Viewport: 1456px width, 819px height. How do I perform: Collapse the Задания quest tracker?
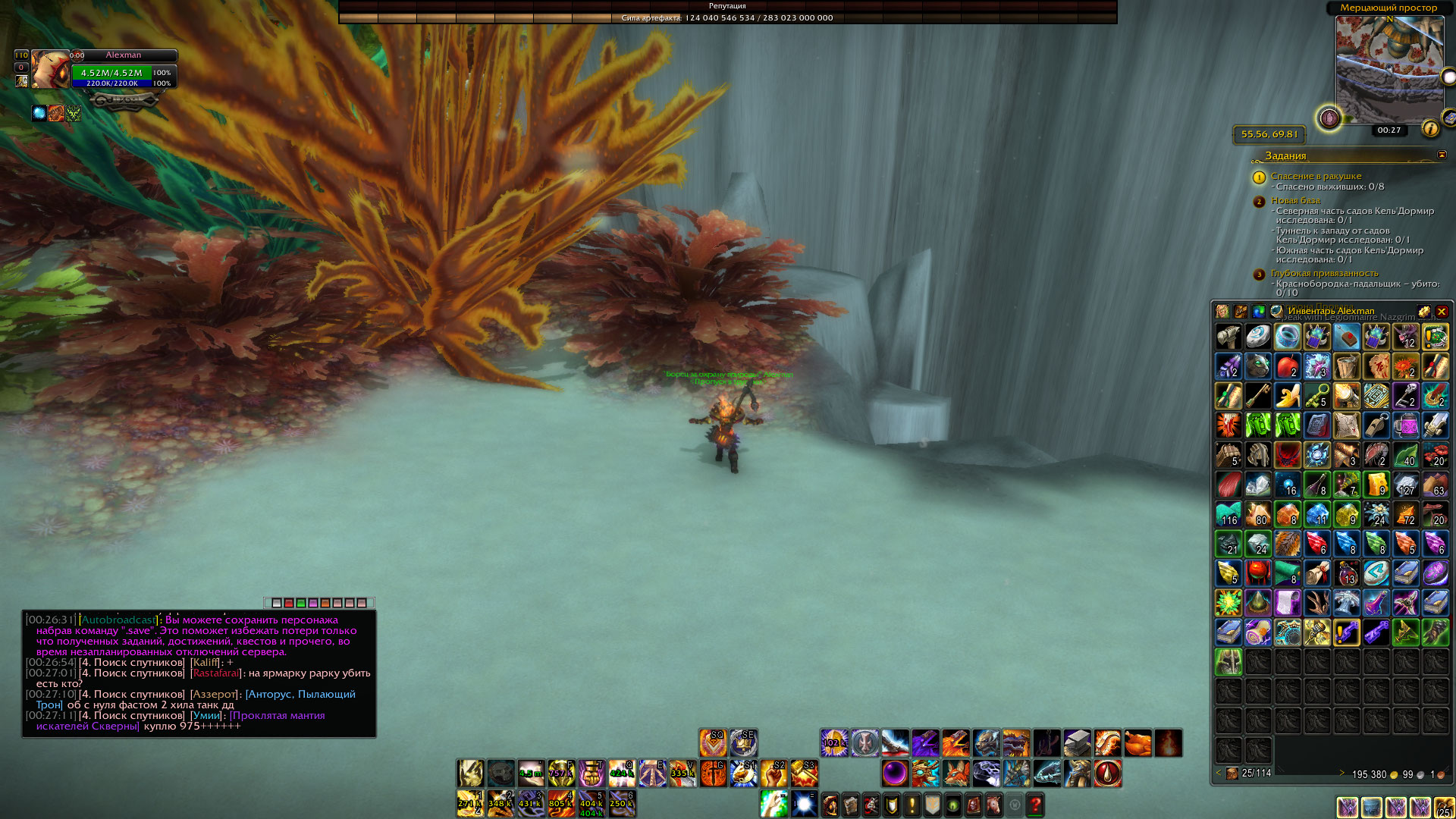pyautogui.click(x=1442, y=155)
